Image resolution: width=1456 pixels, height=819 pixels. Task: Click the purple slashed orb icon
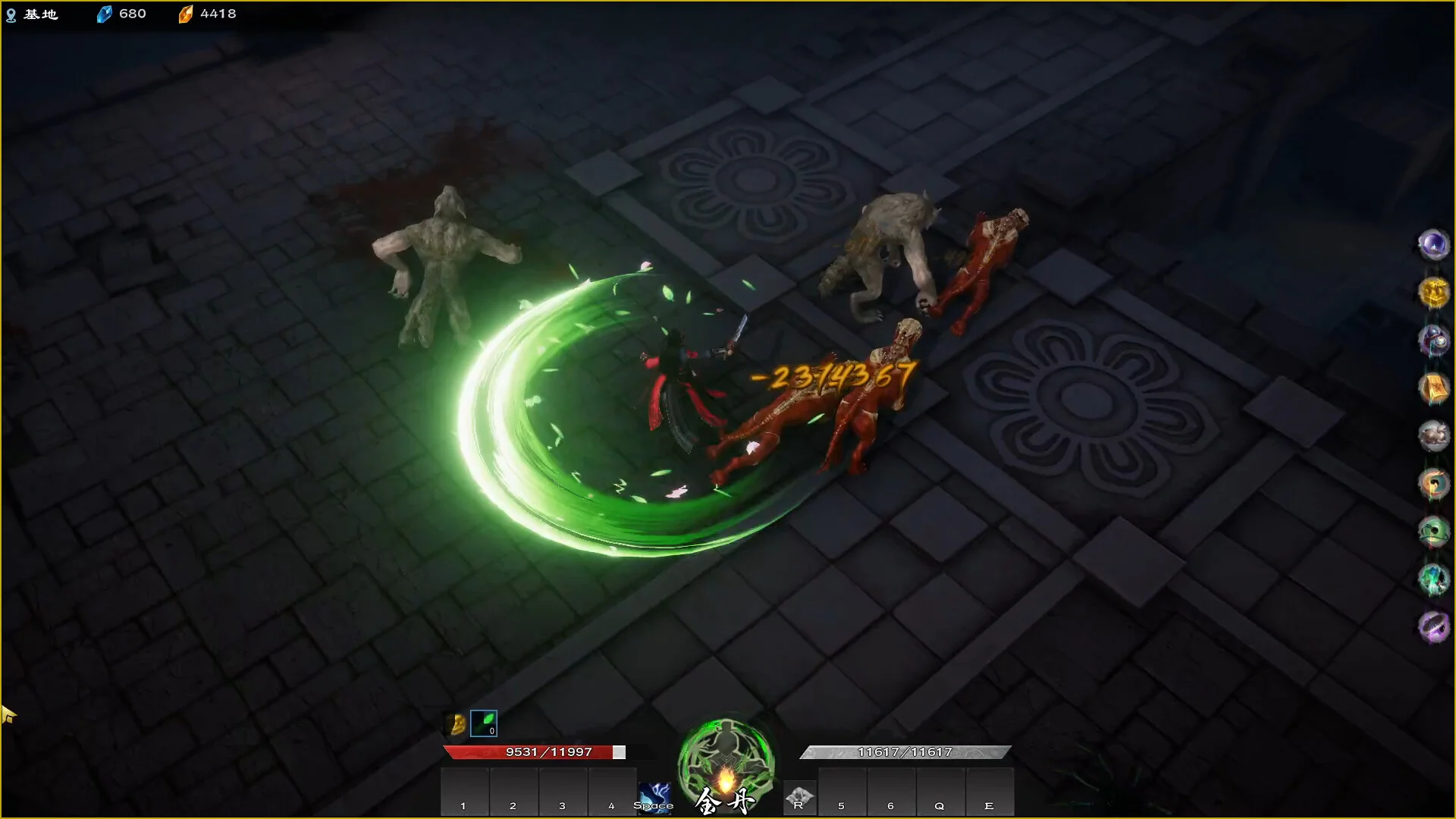coord(1433,627)
